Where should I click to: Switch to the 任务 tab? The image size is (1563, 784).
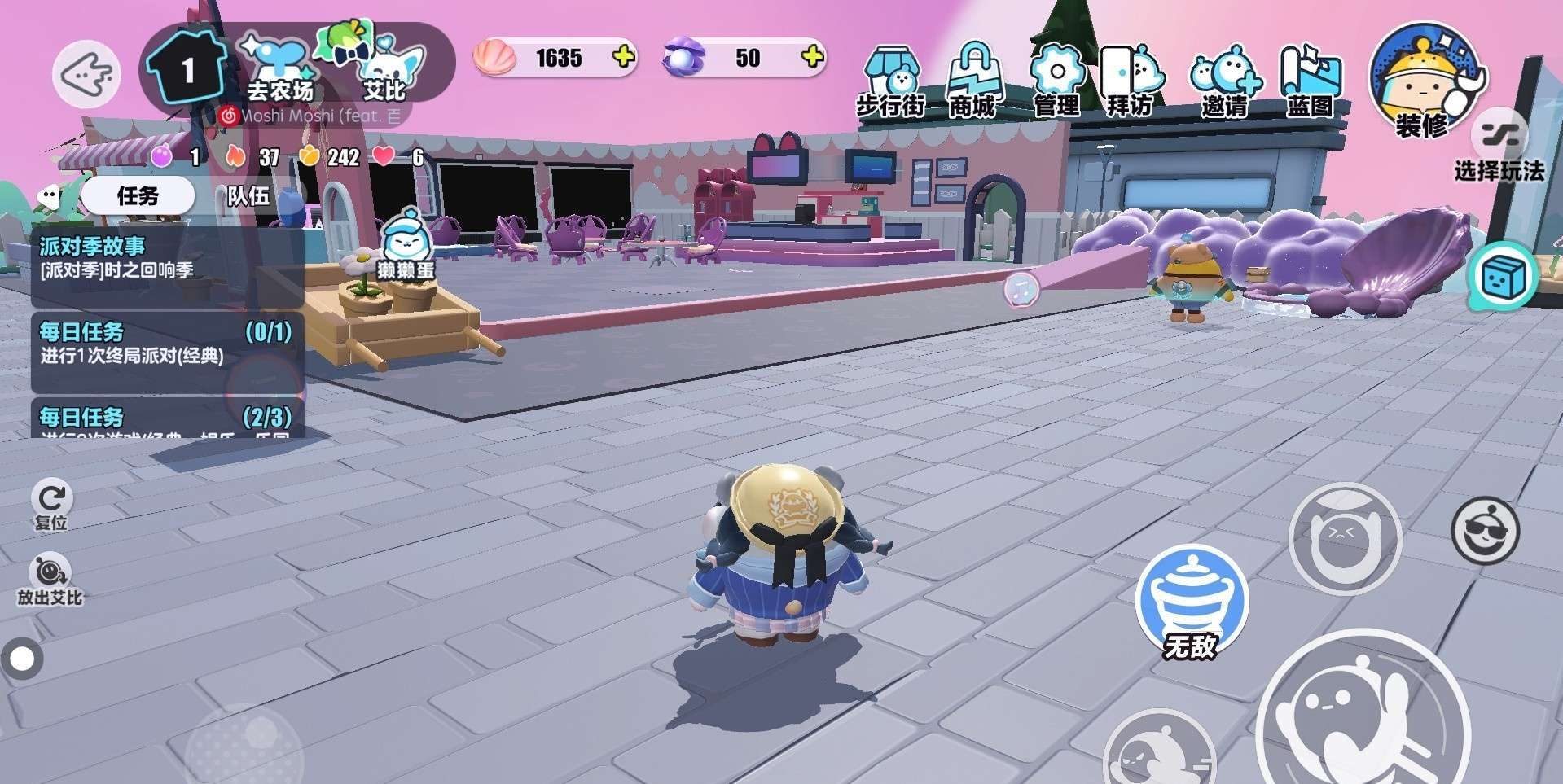tap(138, 196)
